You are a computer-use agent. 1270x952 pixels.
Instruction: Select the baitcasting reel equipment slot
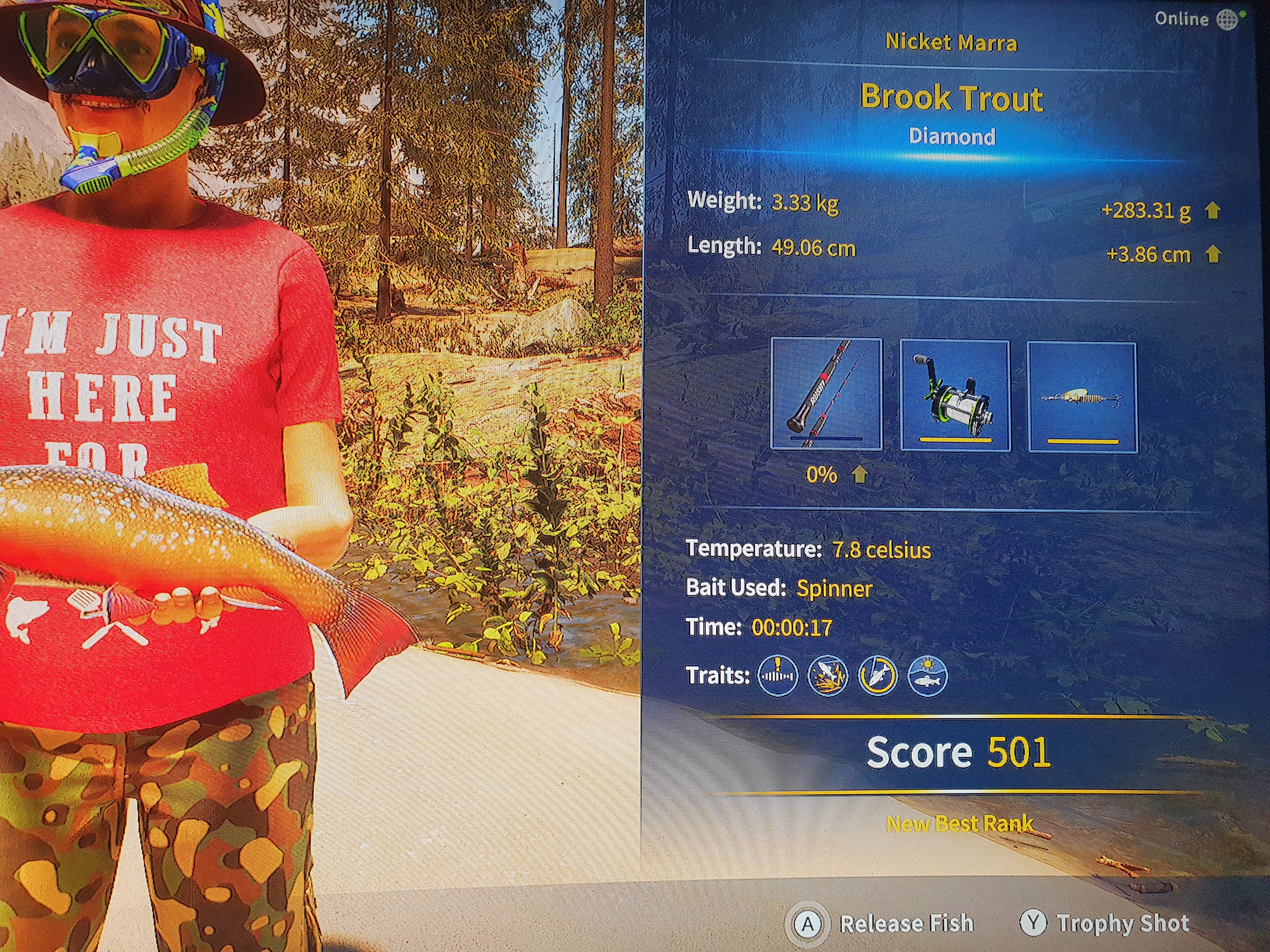955,395
